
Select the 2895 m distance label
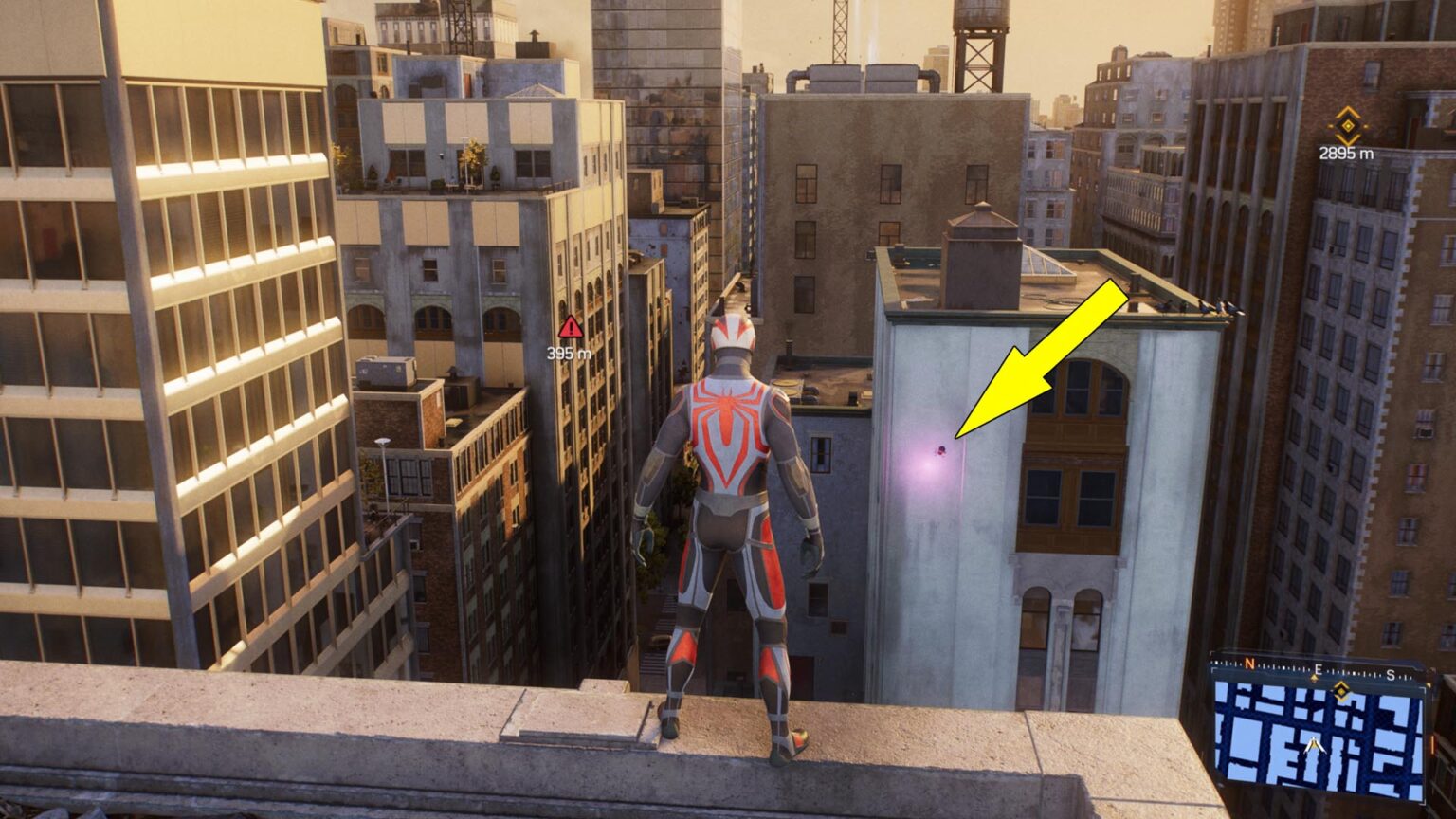coord(1346,153)
